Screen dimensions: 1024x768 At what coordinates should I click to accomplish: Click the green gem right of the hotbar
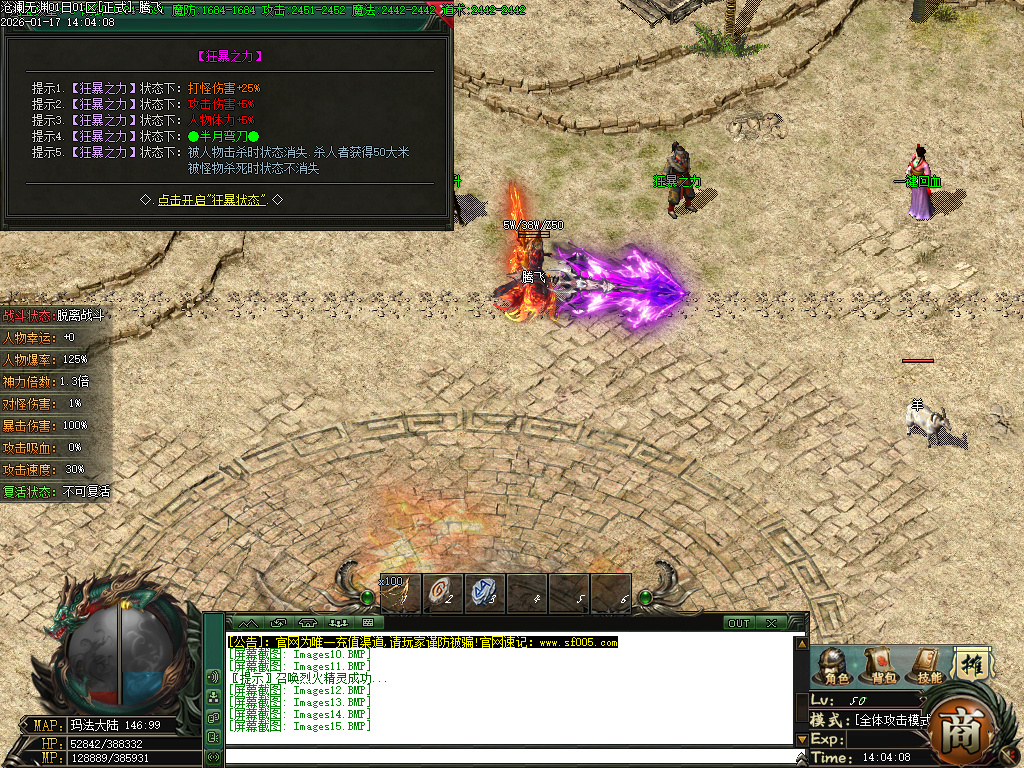tap(646, 598)
